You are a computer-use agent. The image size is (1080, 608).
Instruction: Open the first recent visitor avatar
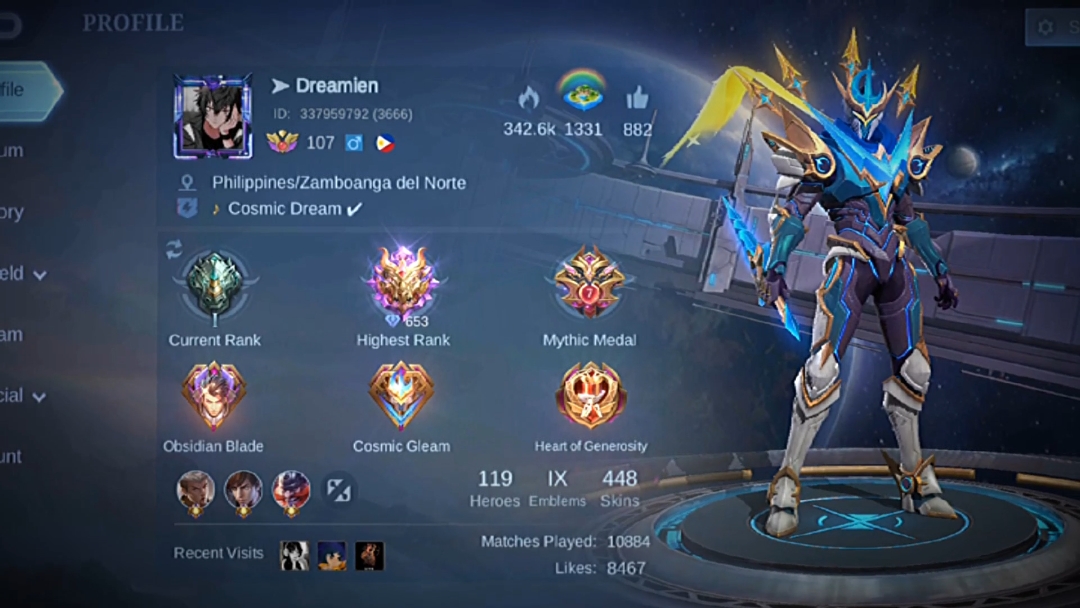294,555
